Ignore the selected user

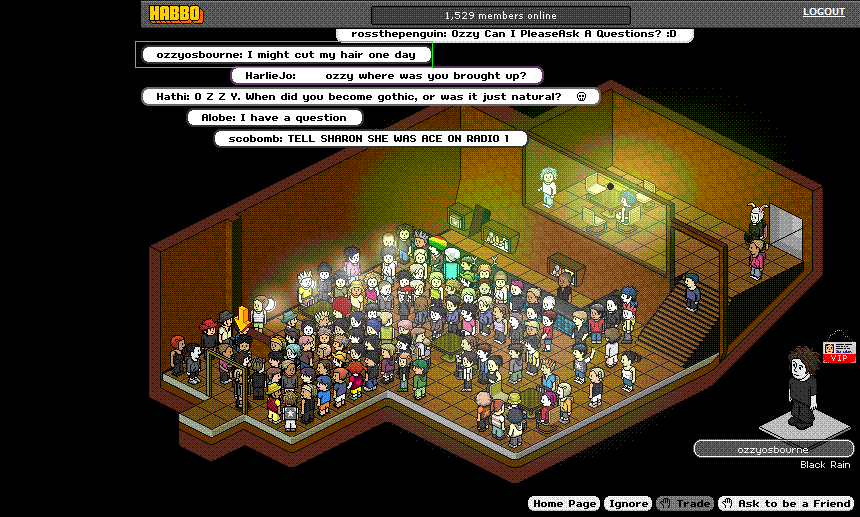628,504
